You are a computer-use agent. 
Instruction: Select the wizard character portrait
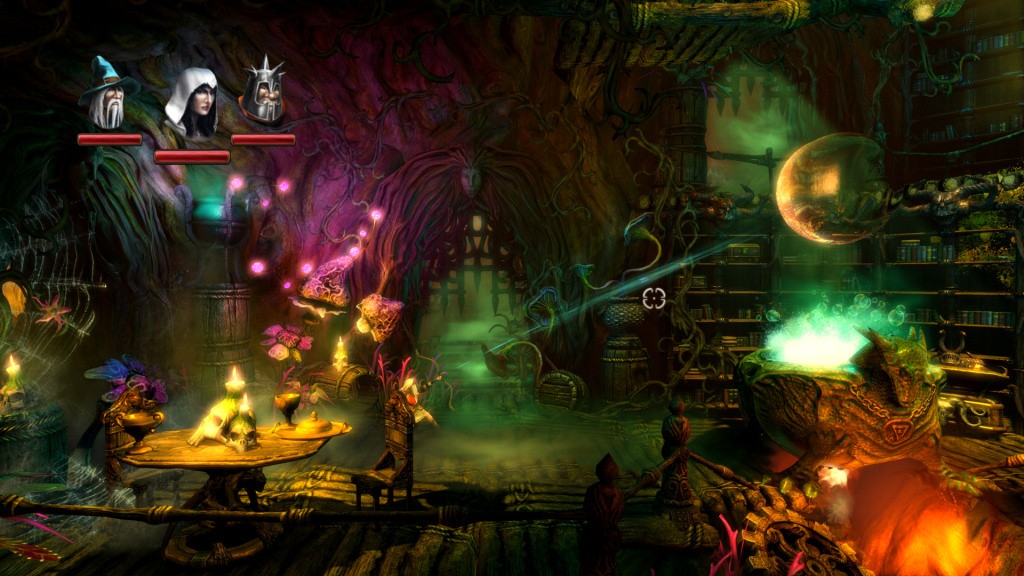tap(108, 95)
